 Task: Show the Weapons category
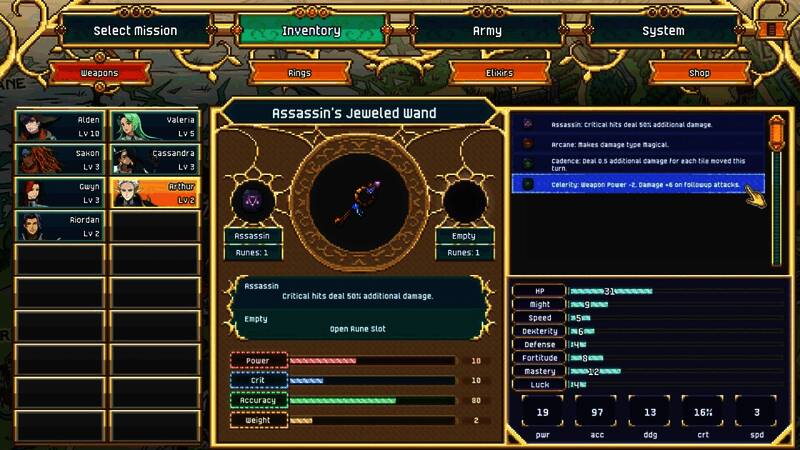(x=98, y=73)
